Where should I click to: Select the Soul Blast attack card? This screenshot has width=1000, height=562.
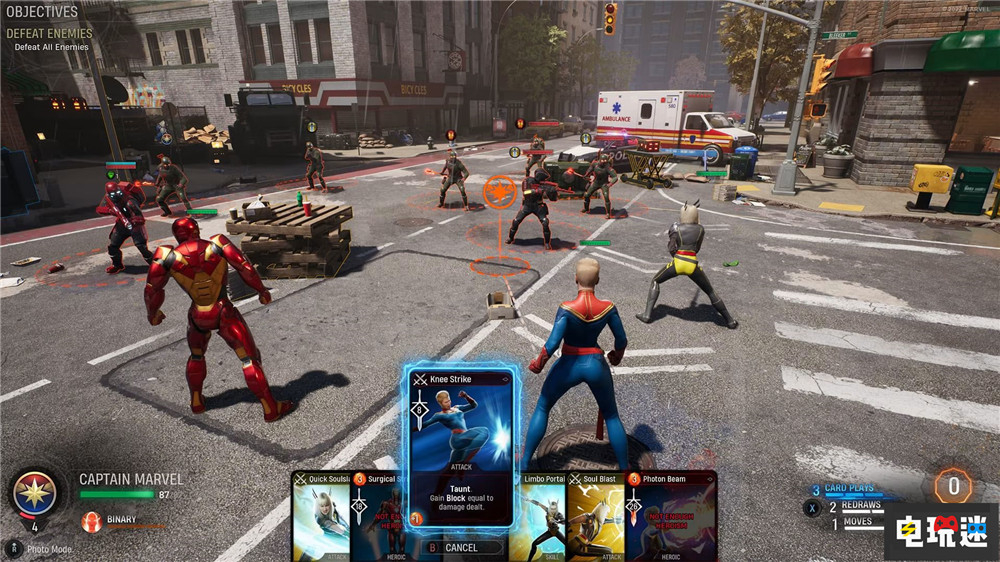(596, 518)
